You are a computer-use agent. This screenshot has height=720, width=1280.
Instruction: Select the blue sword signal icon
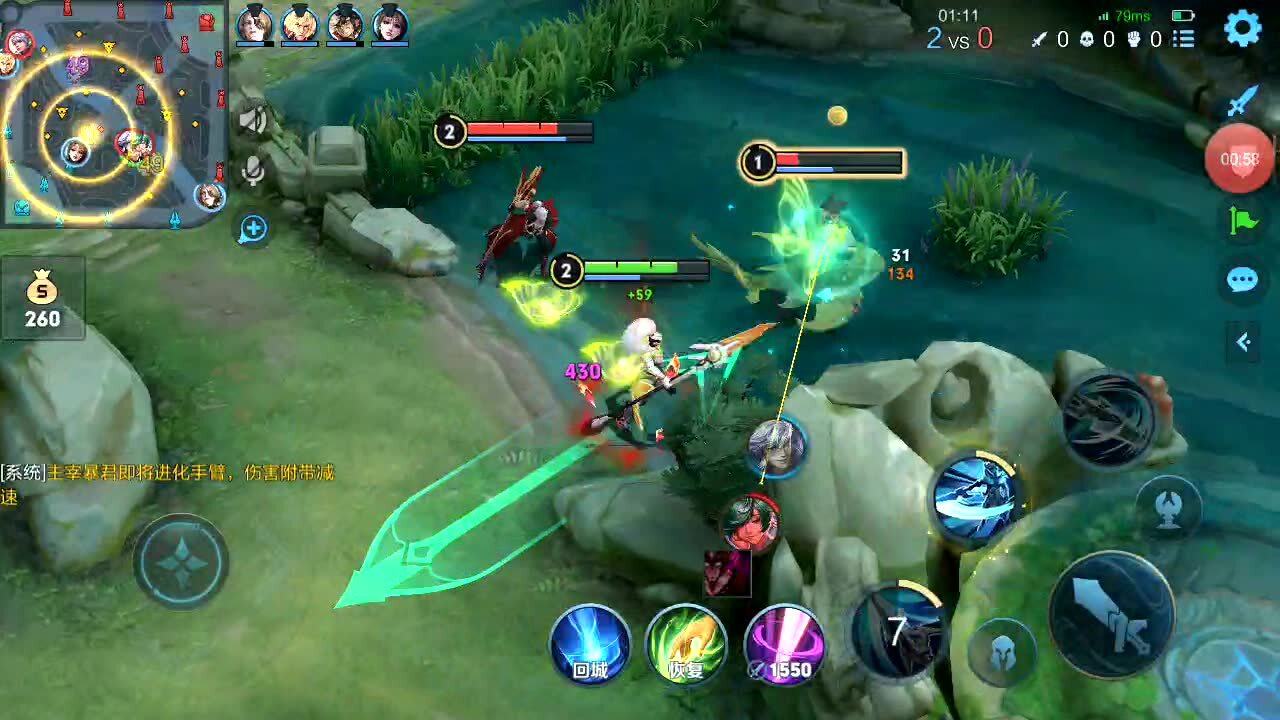1243,102
